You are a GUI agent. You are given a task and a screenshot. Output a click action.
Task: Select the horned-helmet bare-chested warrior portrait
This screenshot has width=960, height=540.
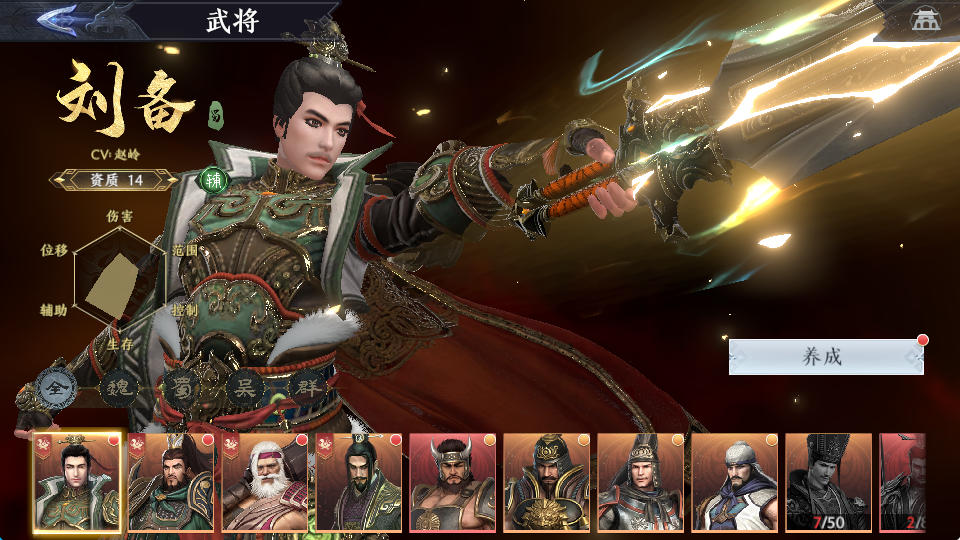pos(452,482)
